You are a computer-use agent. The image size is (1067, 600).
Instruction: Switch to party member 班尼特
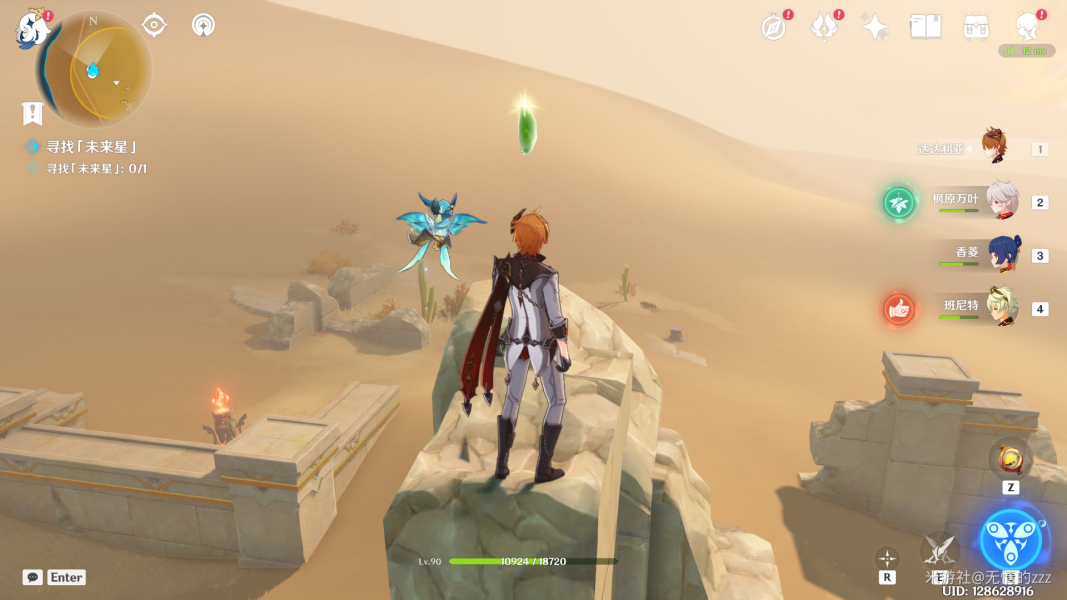(1002, 308)
